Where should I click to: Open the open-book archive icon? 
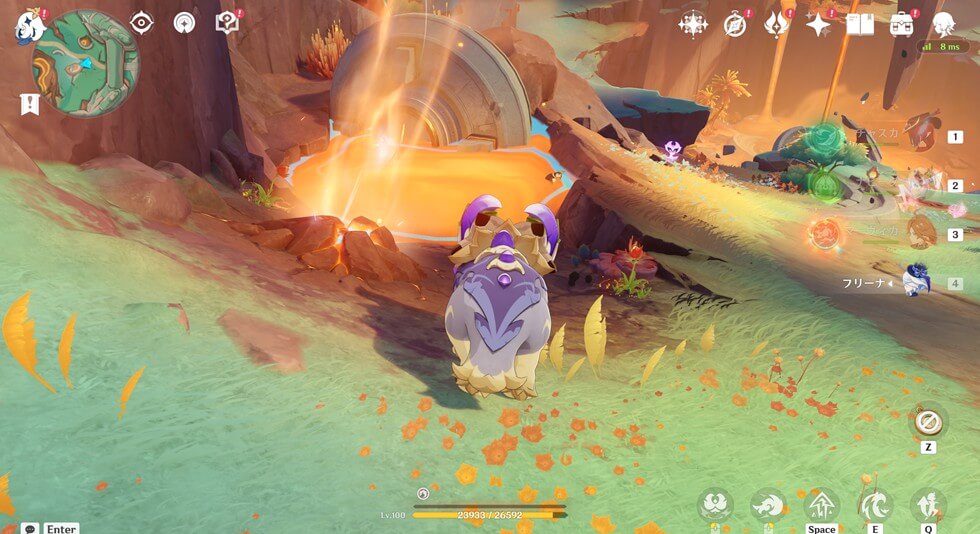click(x=860, y=24)
